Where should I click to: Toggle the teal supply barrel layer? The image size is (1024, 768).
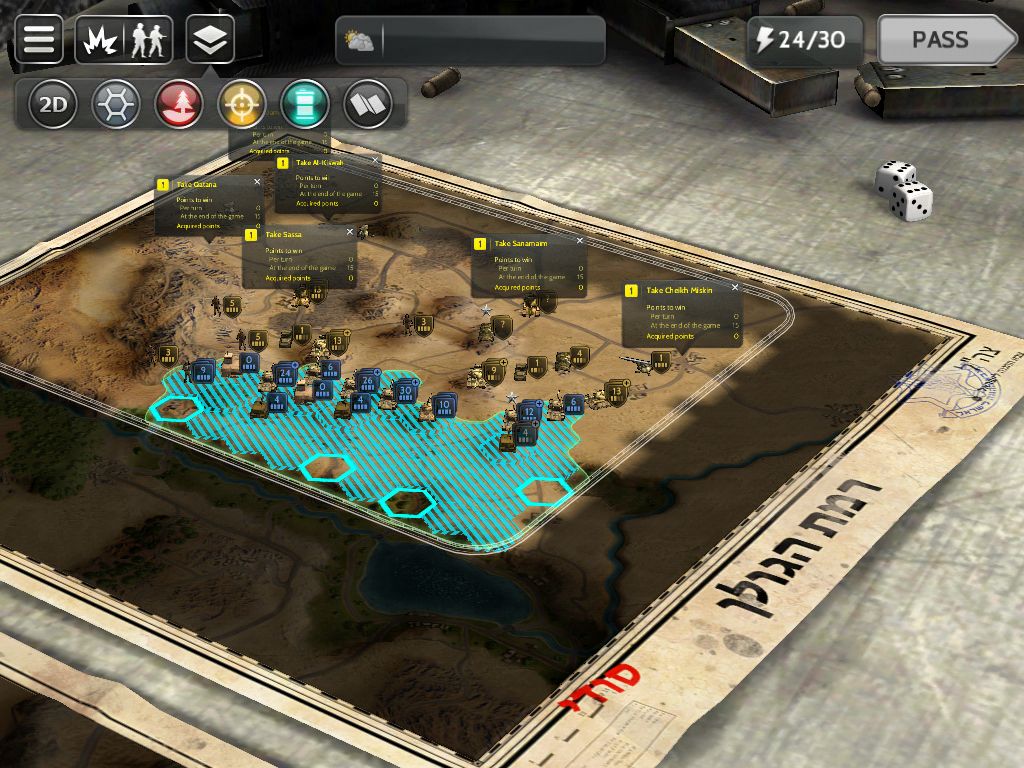[305, 104]
